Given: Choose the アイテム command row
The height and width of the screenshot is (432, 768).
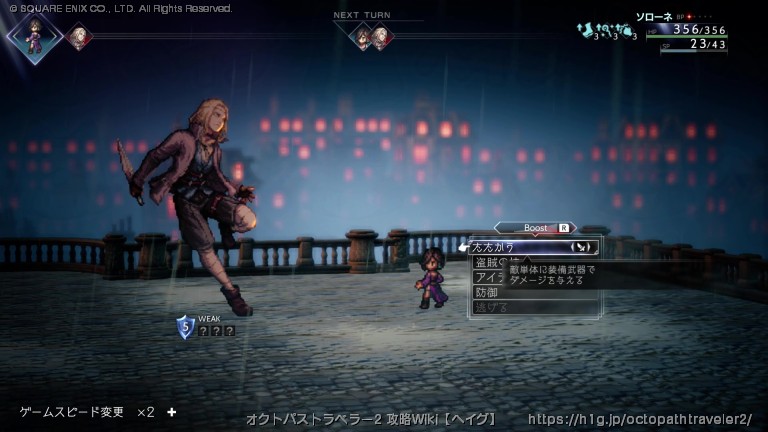Looking at the screenshot, I should pyautogui.click(x=490, y=277).
